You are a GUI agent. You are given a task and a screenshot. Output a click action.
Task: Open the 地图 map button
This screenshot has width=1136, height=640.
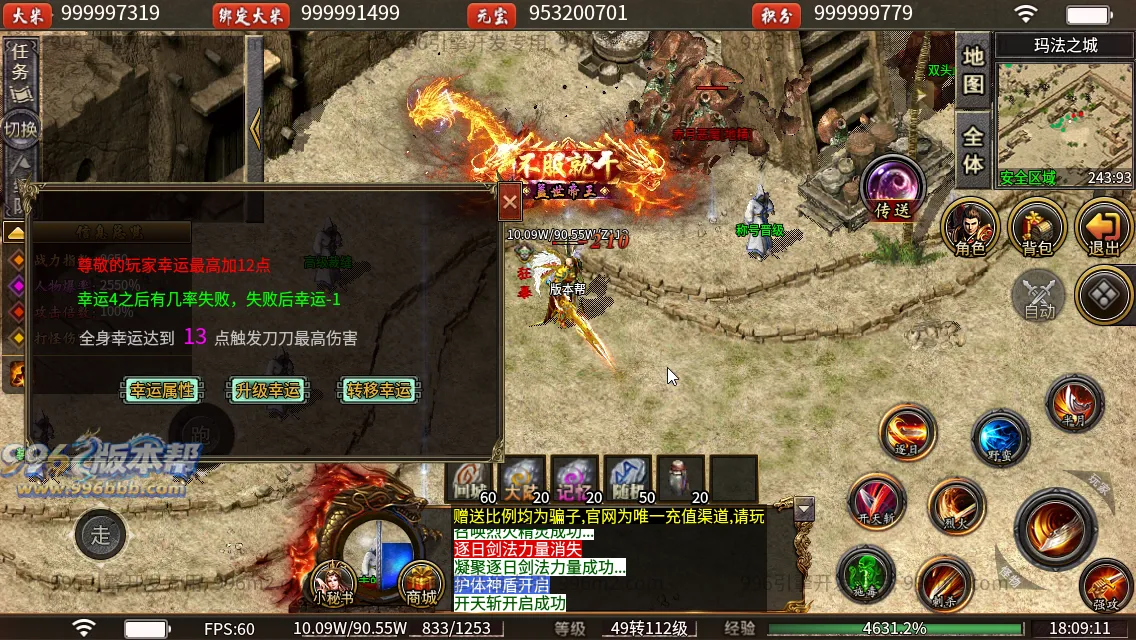pos(973,68)
